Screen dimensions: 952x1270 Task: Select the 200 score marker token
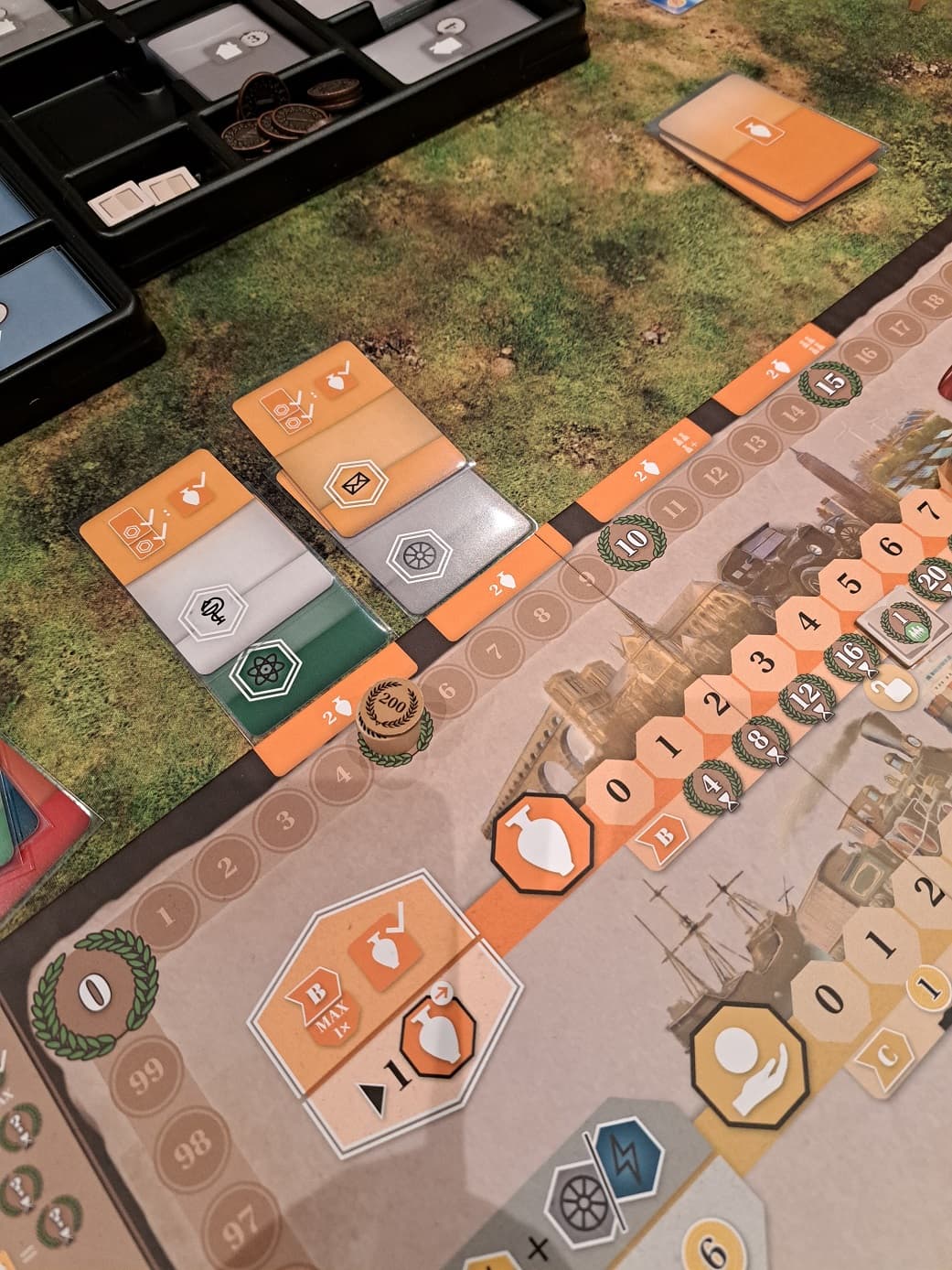pyautogui.click(x=391, y=715)
